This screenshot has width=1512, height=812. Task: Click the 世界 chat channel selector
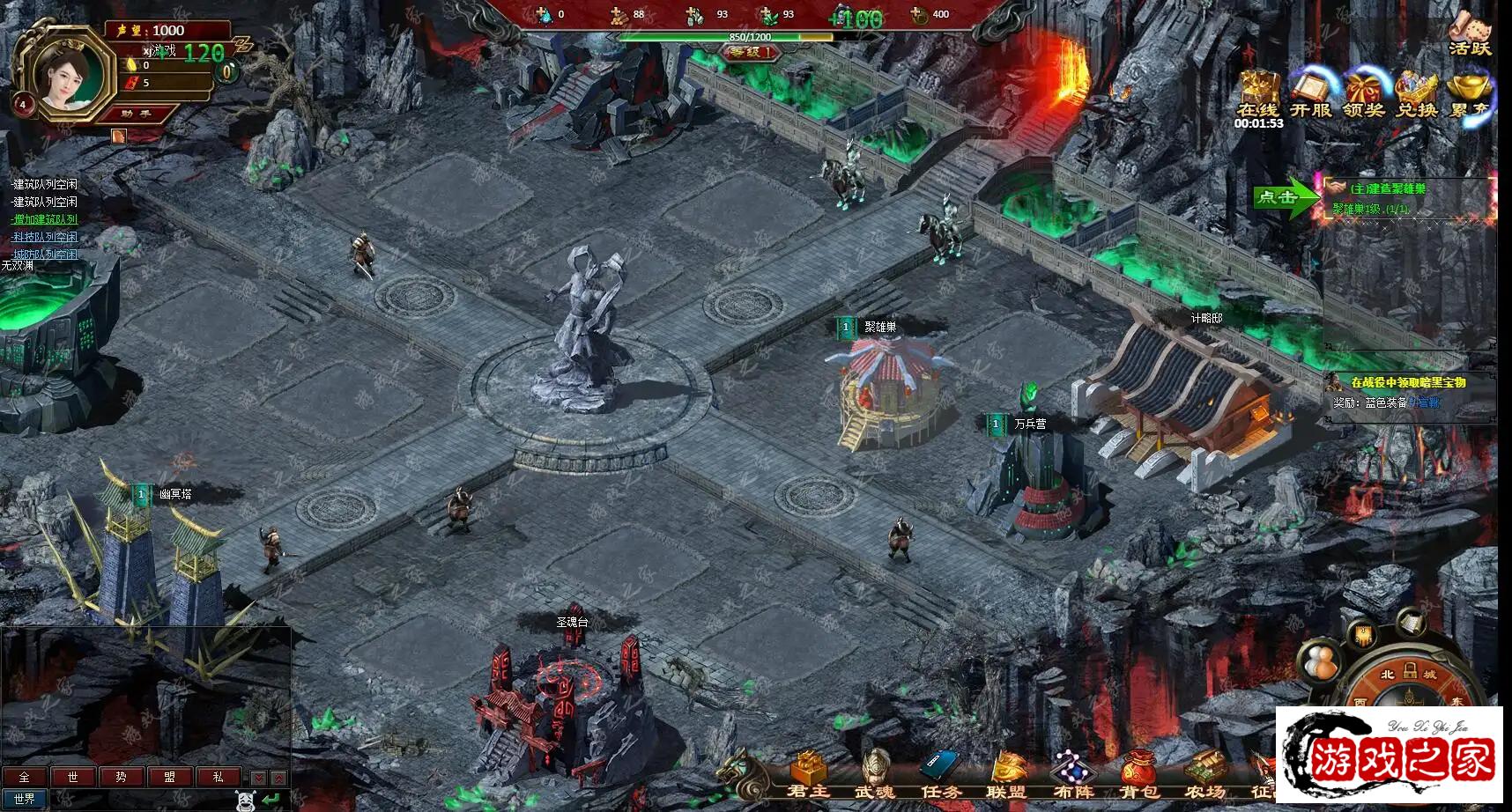(25, 799)
